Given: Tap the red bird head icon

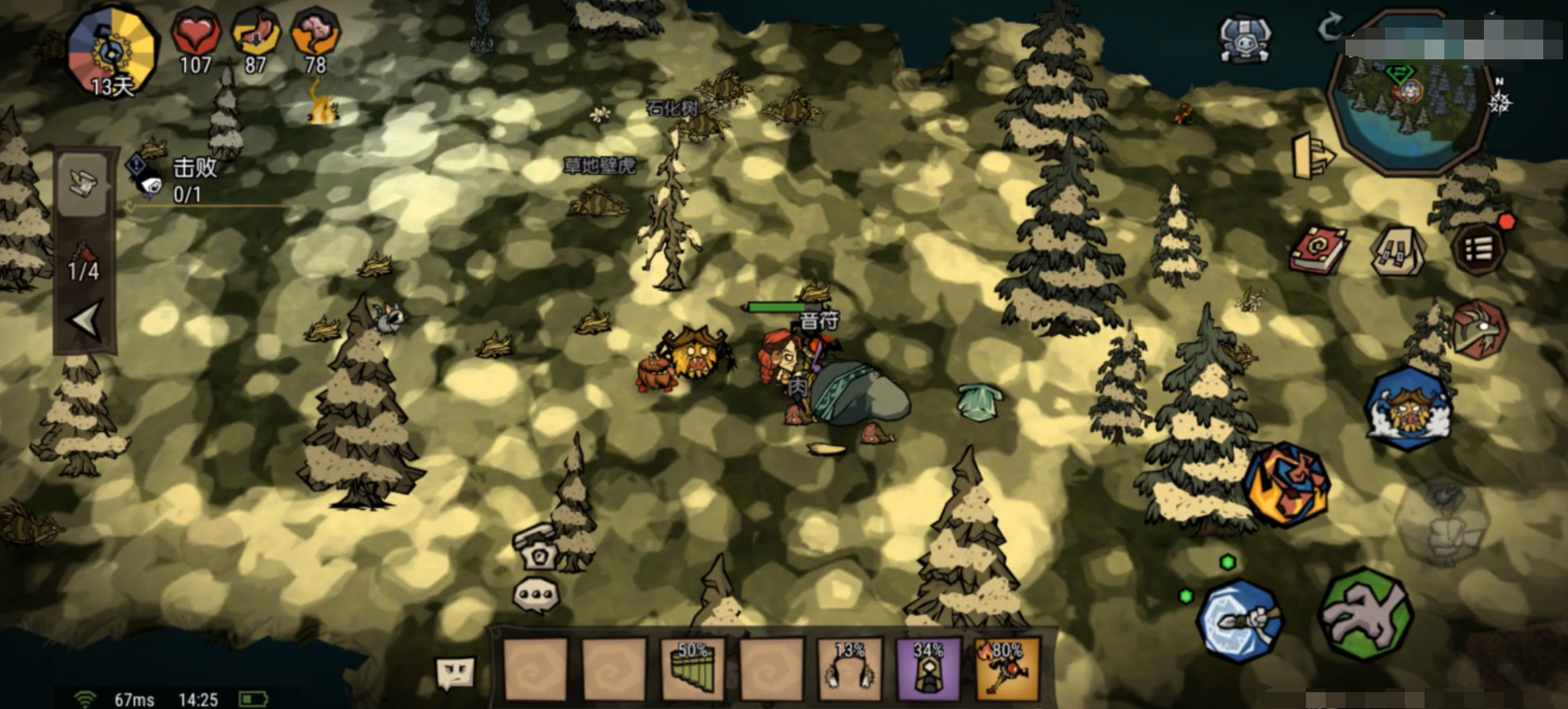Looking at the screenshot, I should pos(1478,329).
